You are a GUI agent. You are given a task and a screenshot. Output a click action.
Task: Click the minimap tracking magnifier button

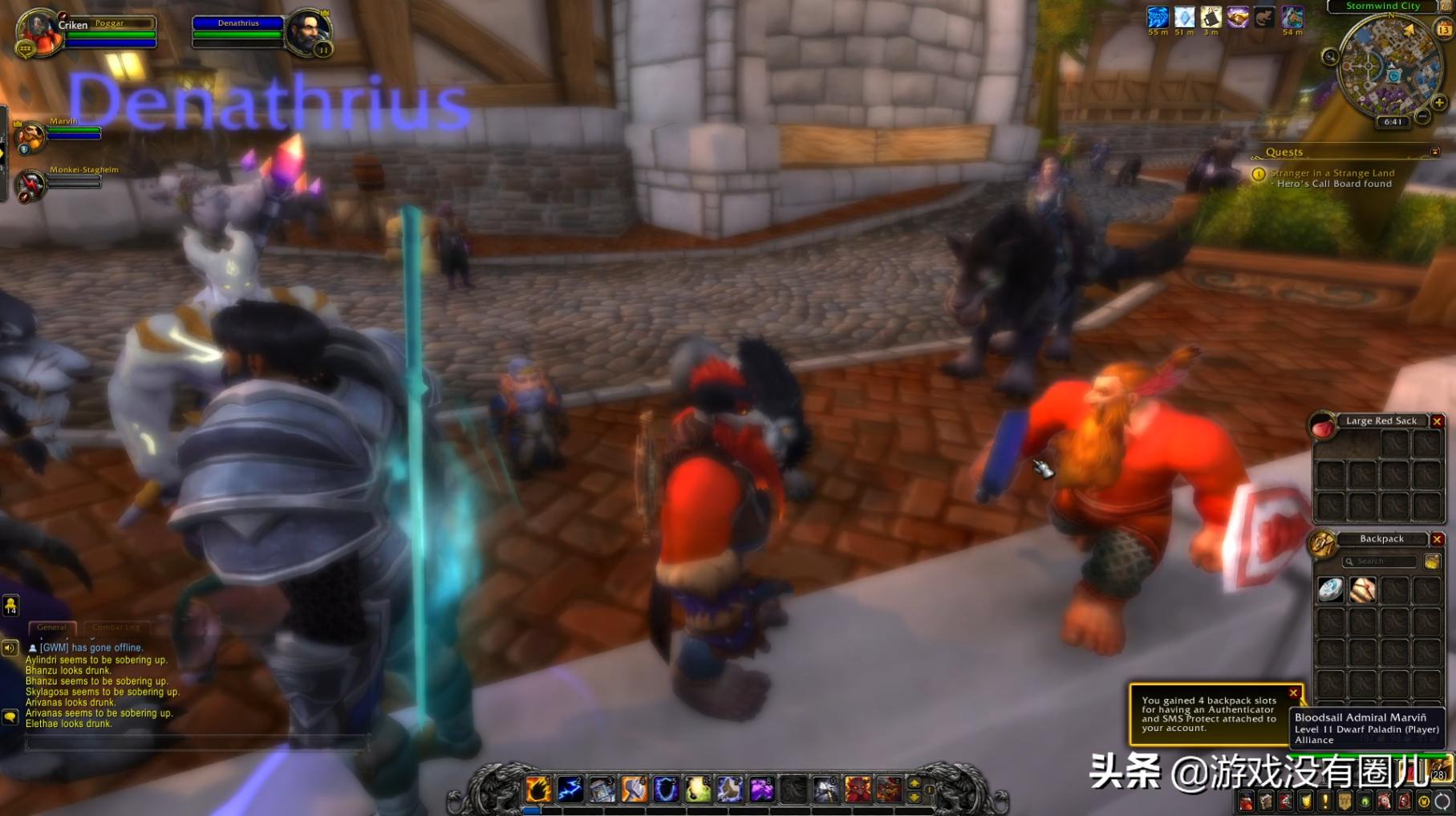1330,56
